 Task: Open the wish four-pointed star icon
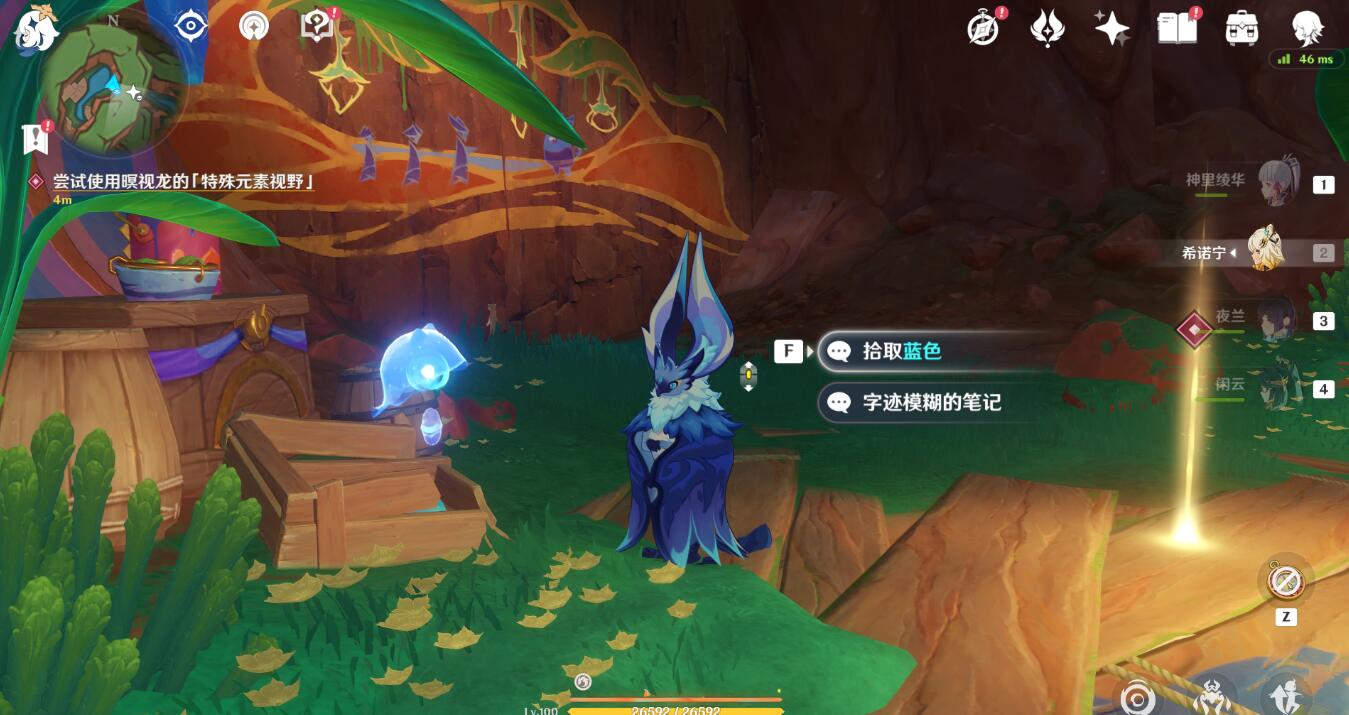pyautogui.click(x=1111, y=28)
